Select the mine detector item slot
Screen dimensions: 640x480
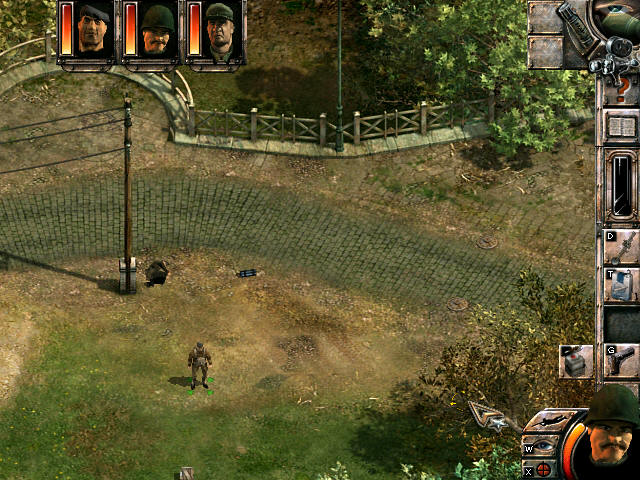pyautogui.click(x=622, y=246)
